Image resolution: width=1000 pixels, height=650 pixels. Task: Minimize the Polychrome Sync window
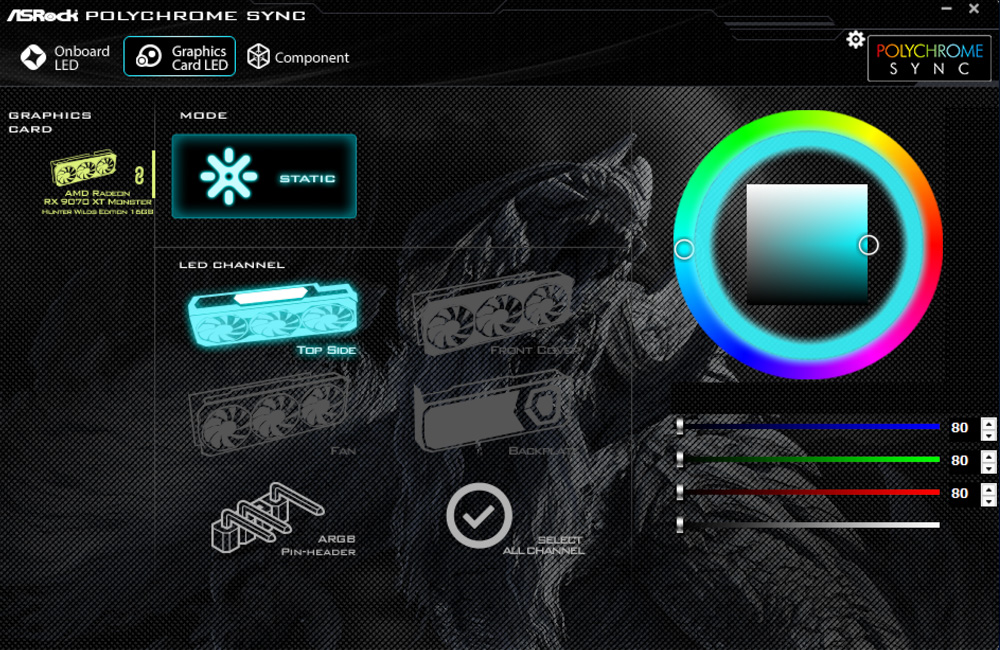946,9
